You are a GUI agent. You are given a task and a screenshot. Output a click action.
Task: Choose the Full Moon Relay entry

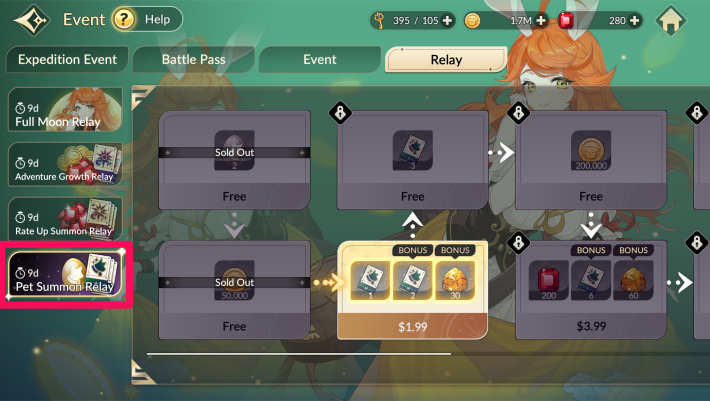click(x=65, y=110)
